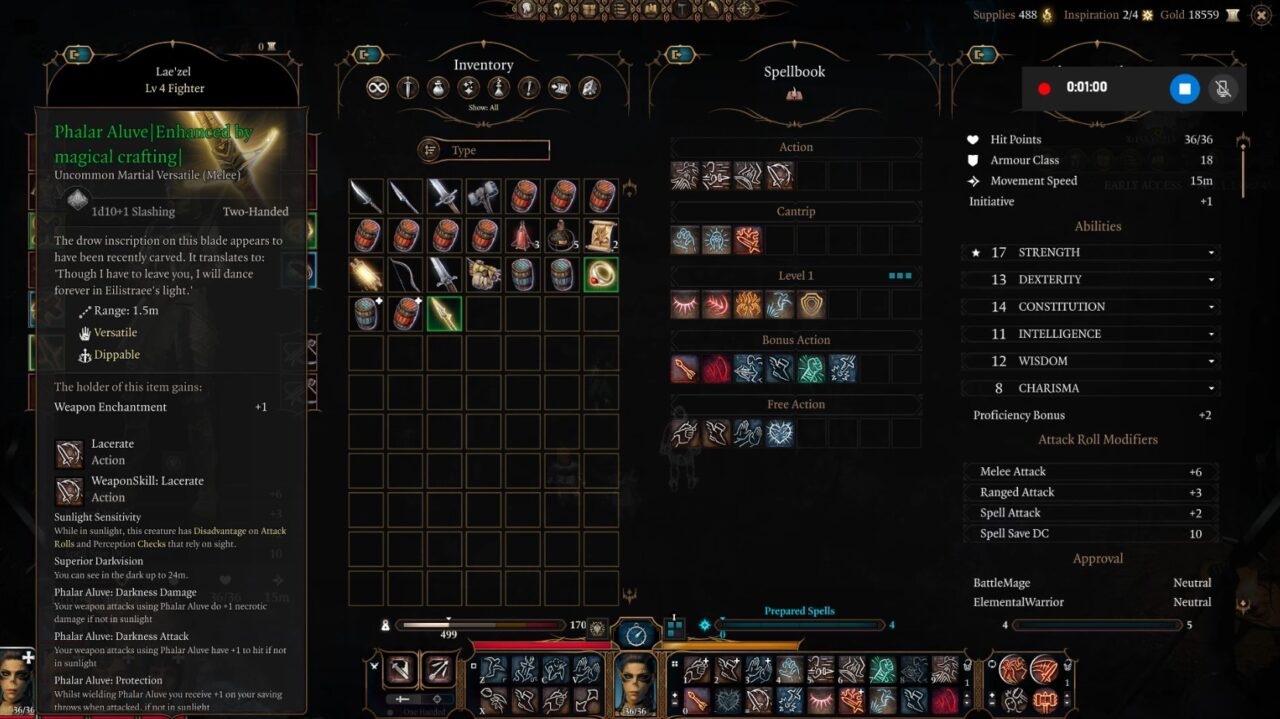Stop the screen recording

point(1184,88)
